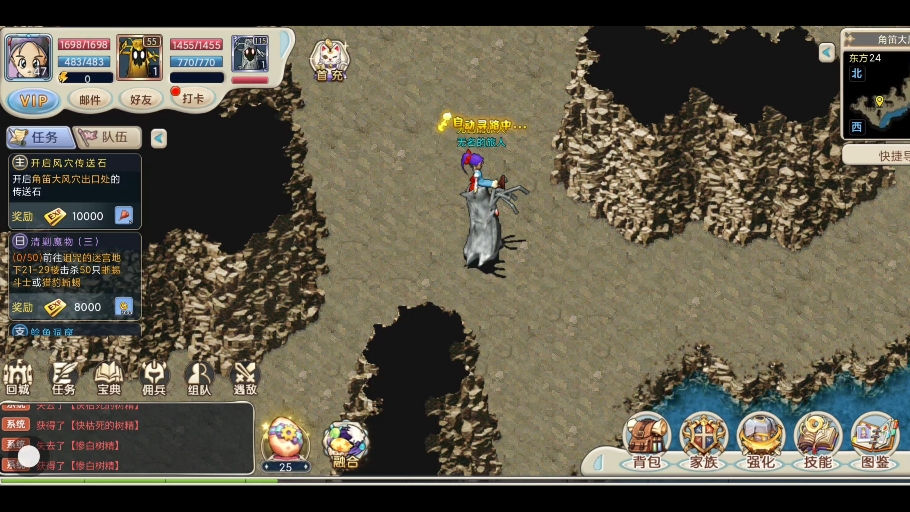Open the 邮件 mailbox
The height and width of the screenshot is (512, 910).
click(x=90, y=100)
